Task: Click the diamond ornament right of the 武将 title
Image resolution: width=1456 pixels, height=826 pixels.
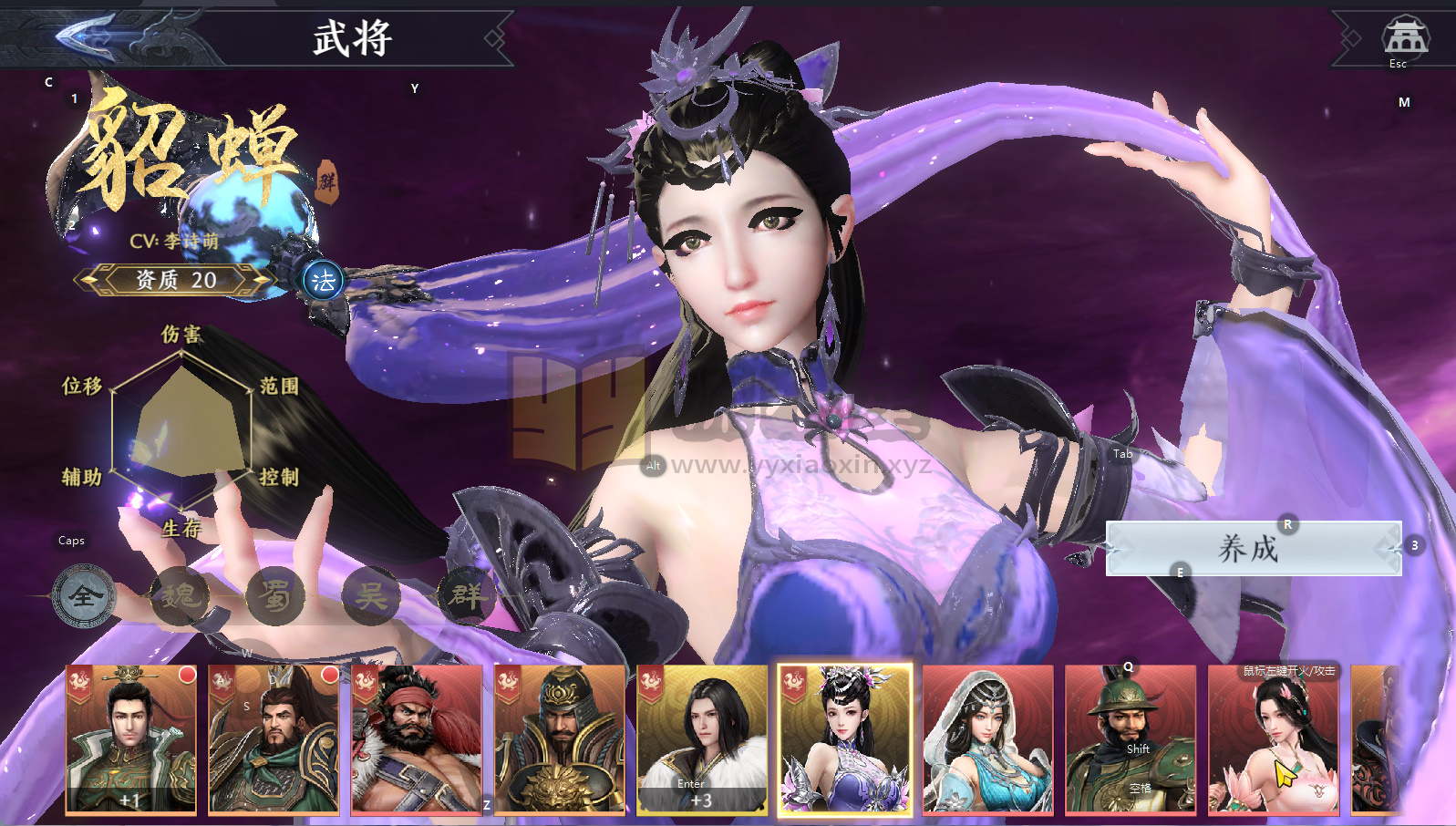Action: pyautogui.click(x=494, y=40)
